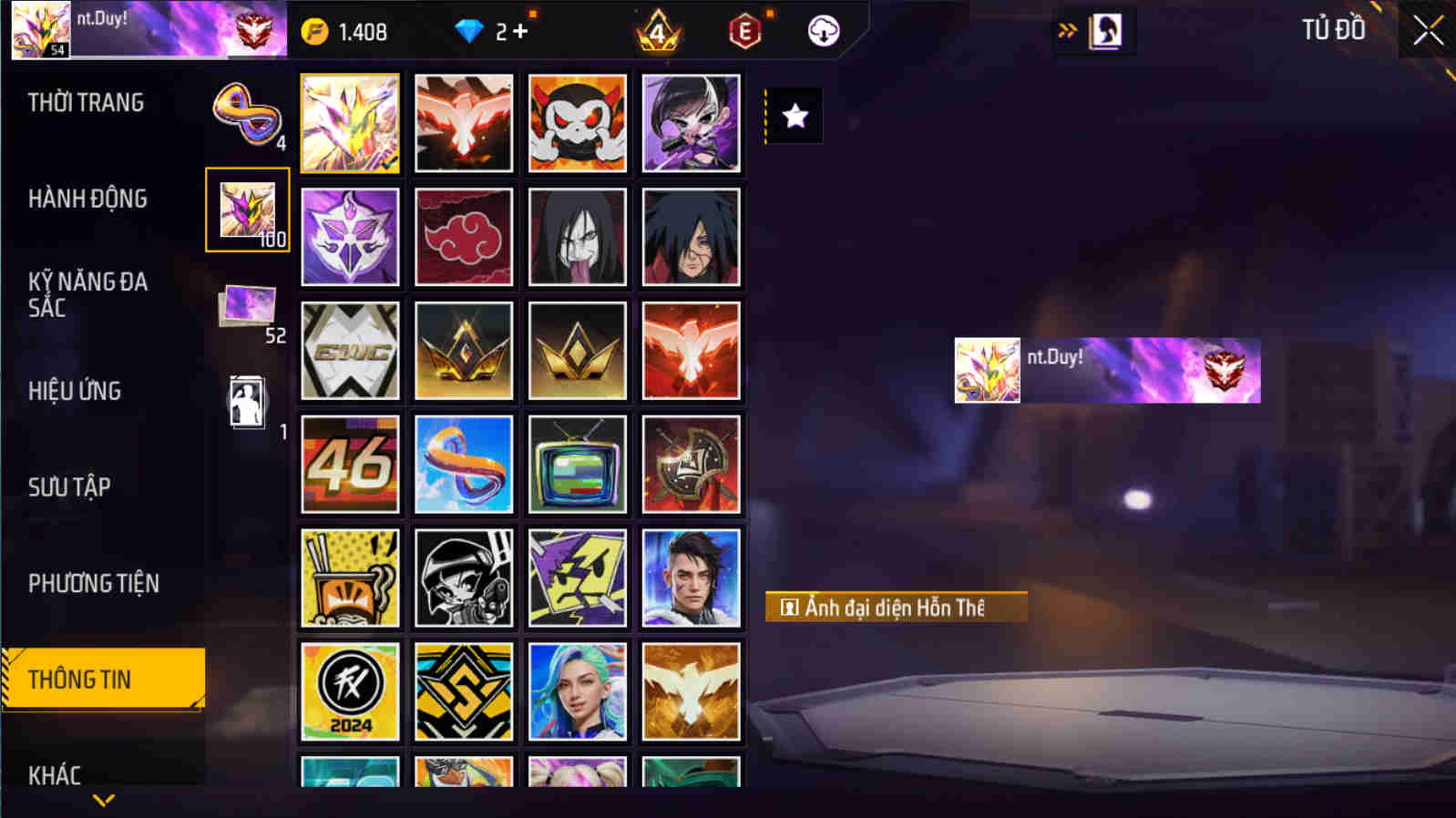Open the level 4 rank badge
Viewport: 1456px width, 818px height.
(659, 30)
